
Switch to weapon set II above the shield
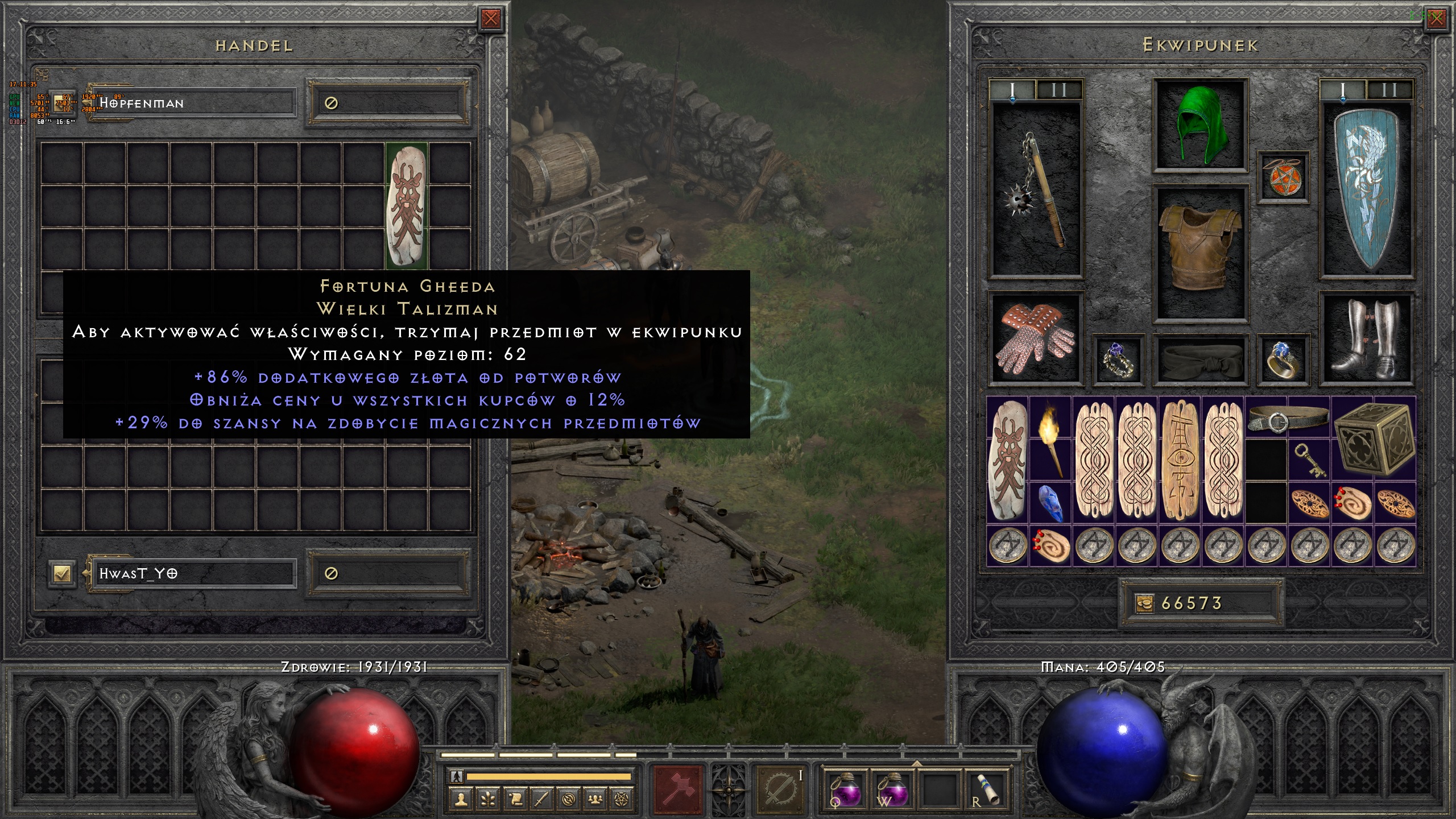(x=1389, y=90)
